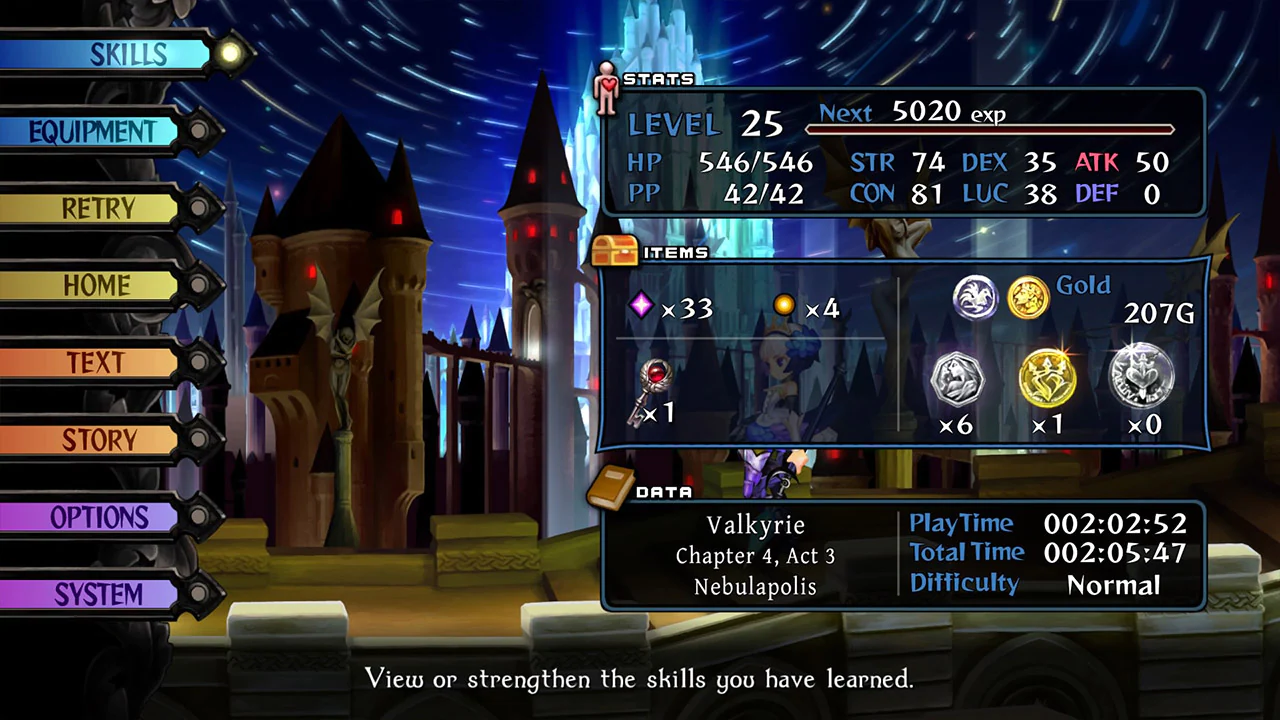Click the Normal difficulty value
Image resolution: width=1280 pixels, height=720 pixels.
(1113, 586)
